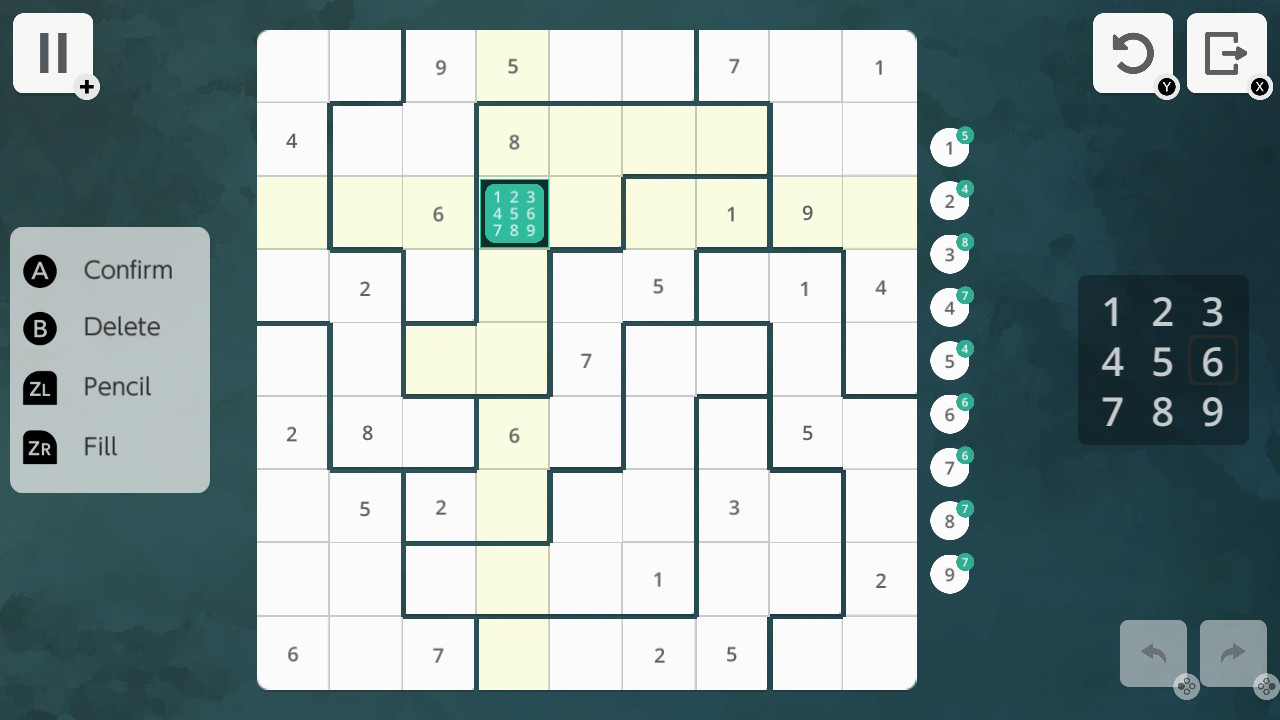Click the B Delete control icon
The image size is (1280, 720).
(40, 327)
